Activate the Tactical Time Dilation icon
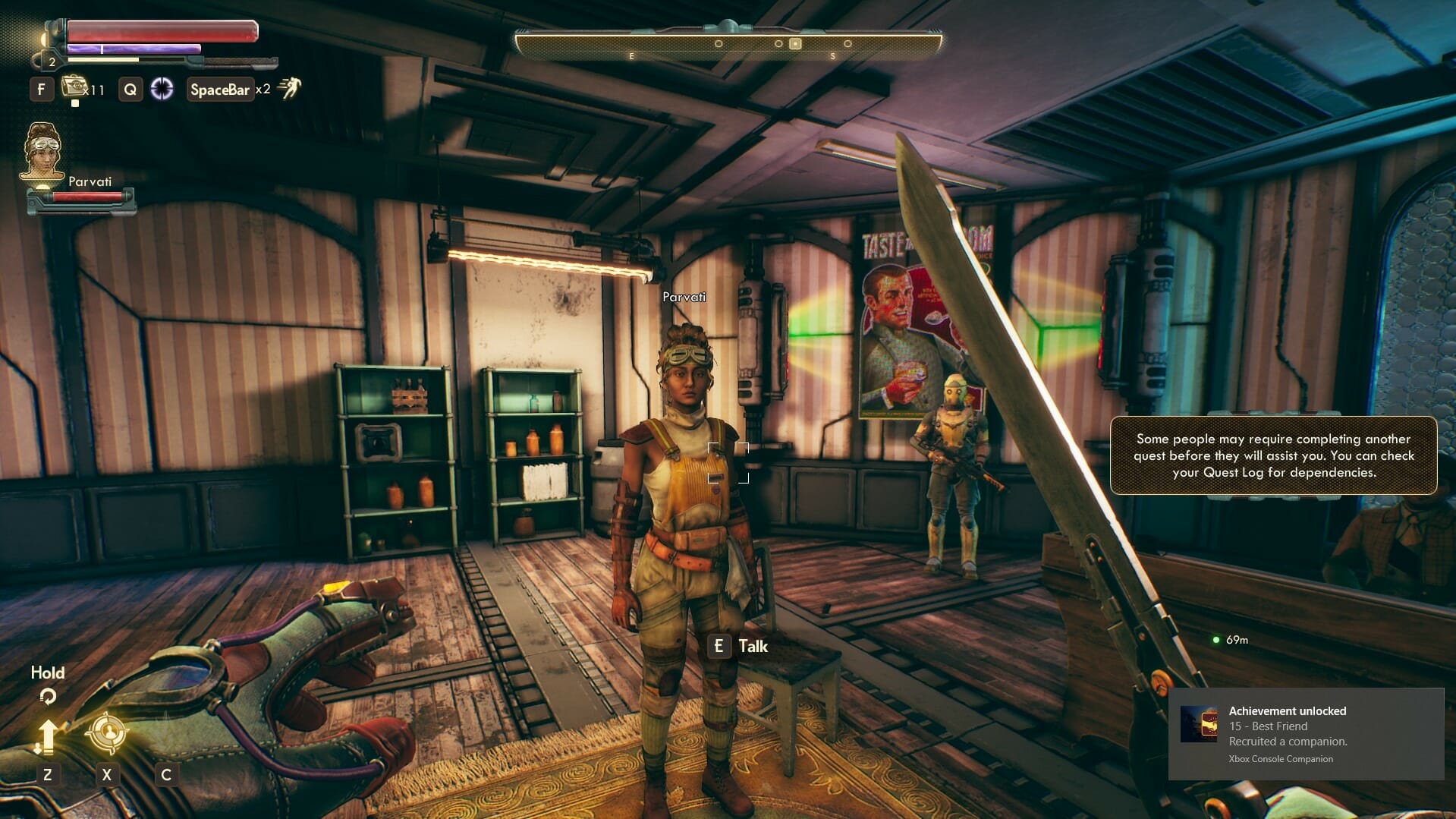1456x819 pixels. coord(162,89)
